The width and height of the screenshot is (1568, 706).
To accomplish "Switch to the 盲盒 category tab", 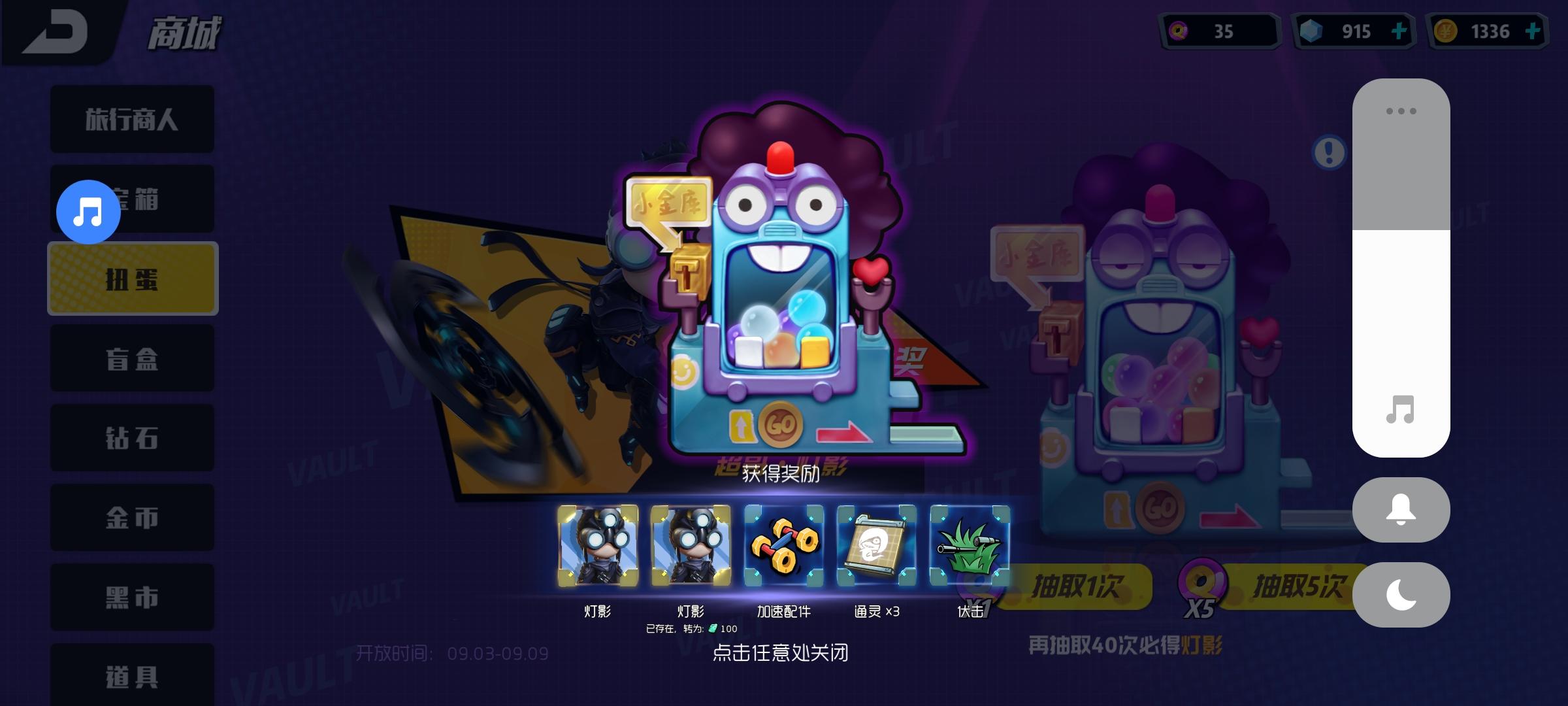I will click(131, 358).
